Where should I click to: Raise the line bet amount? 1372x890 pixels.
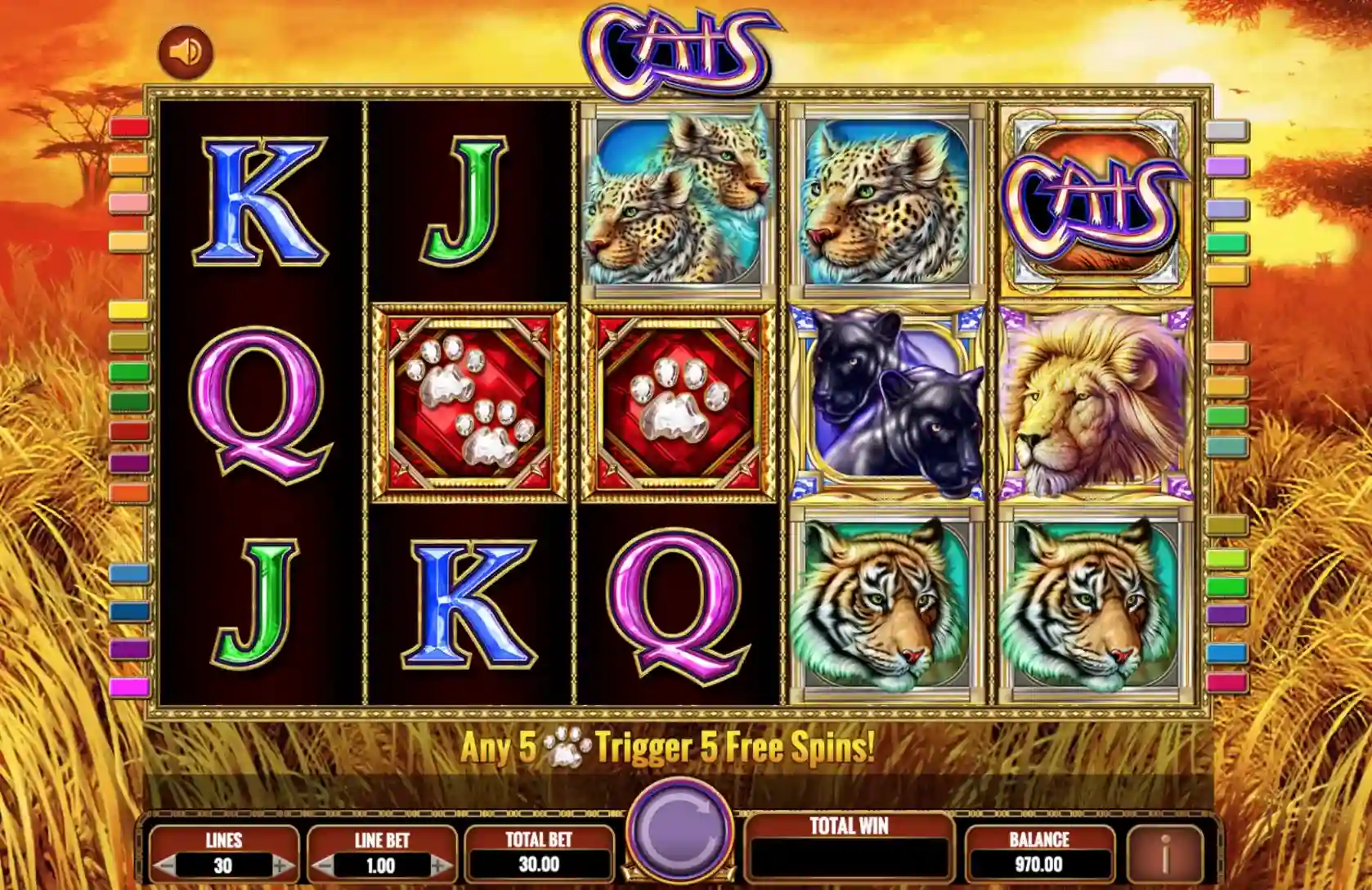click(440, 865)
